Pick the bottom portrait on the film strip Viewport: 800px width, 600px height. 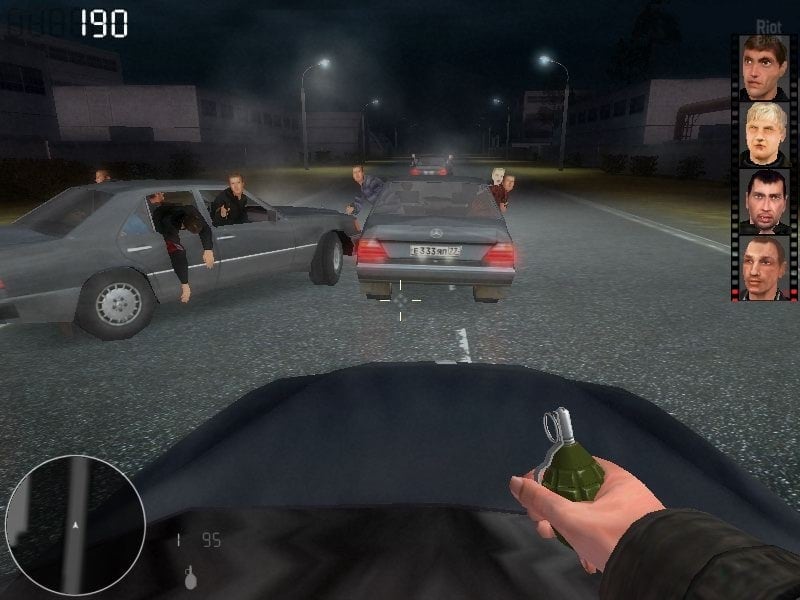tap(764, 267)
